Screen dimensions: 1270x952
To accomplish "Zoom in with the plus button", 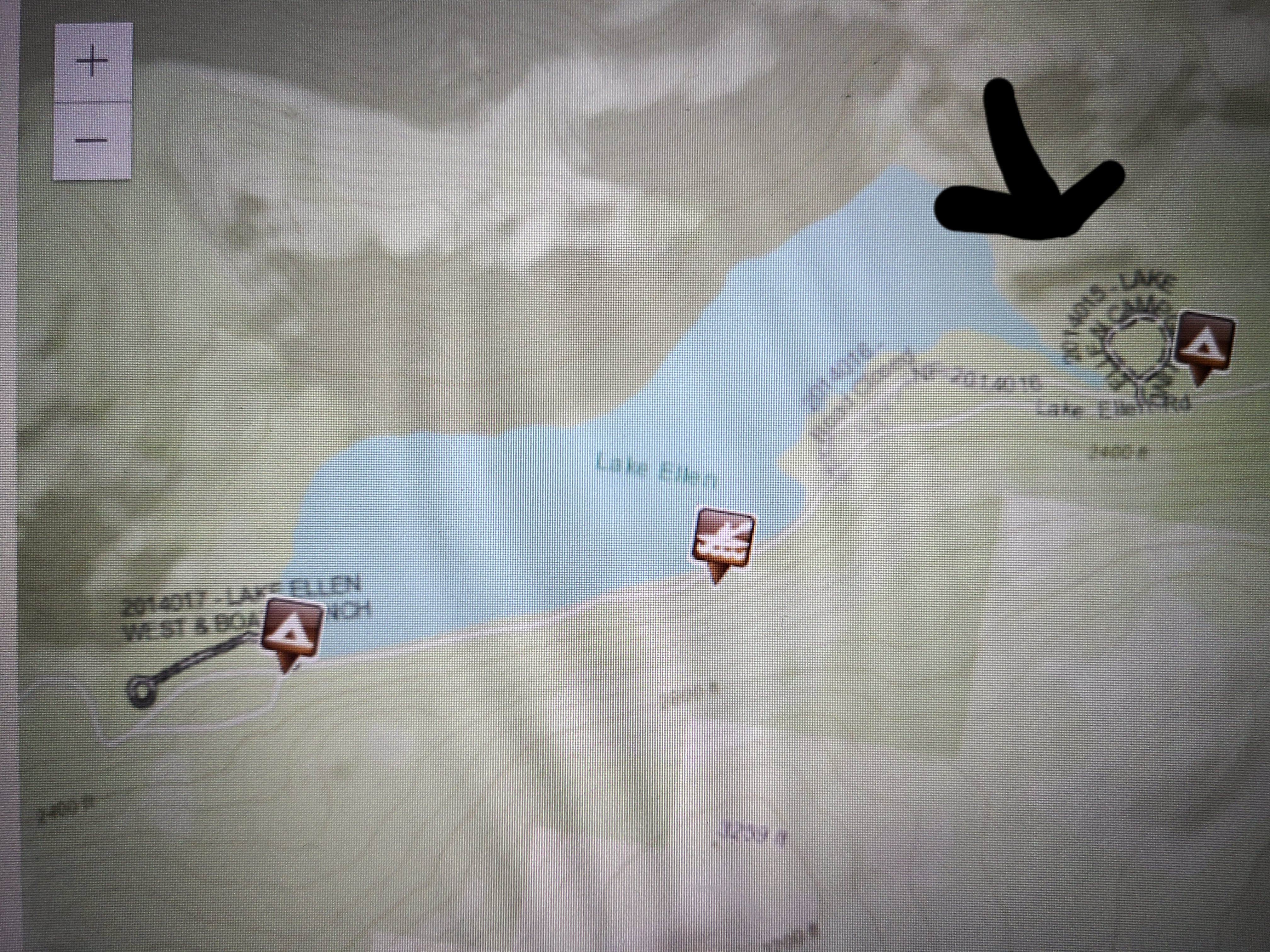I will pos(92,60).
